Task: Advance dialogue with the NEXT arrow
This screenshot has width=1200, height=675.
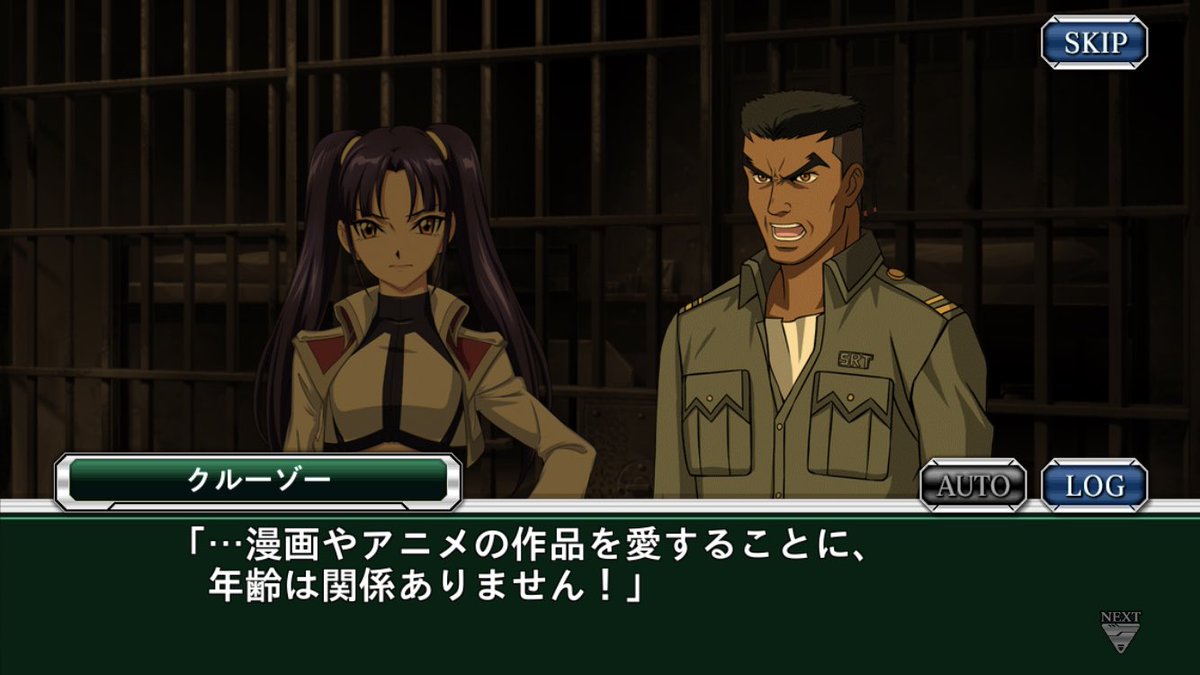Action: pyautogui.click(x=1120, y=633)
